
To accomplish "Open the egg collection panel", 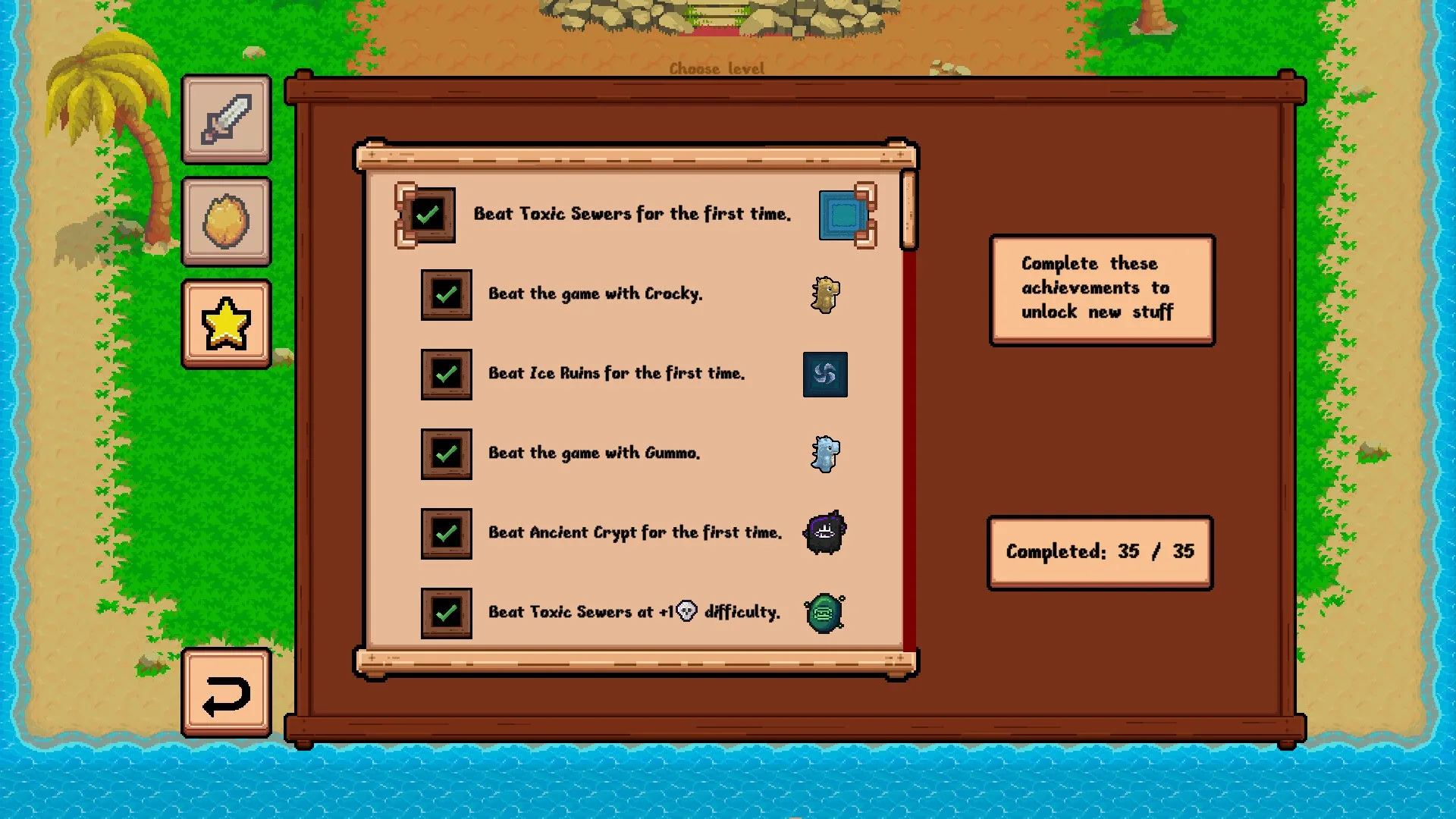I will point(225,221).
